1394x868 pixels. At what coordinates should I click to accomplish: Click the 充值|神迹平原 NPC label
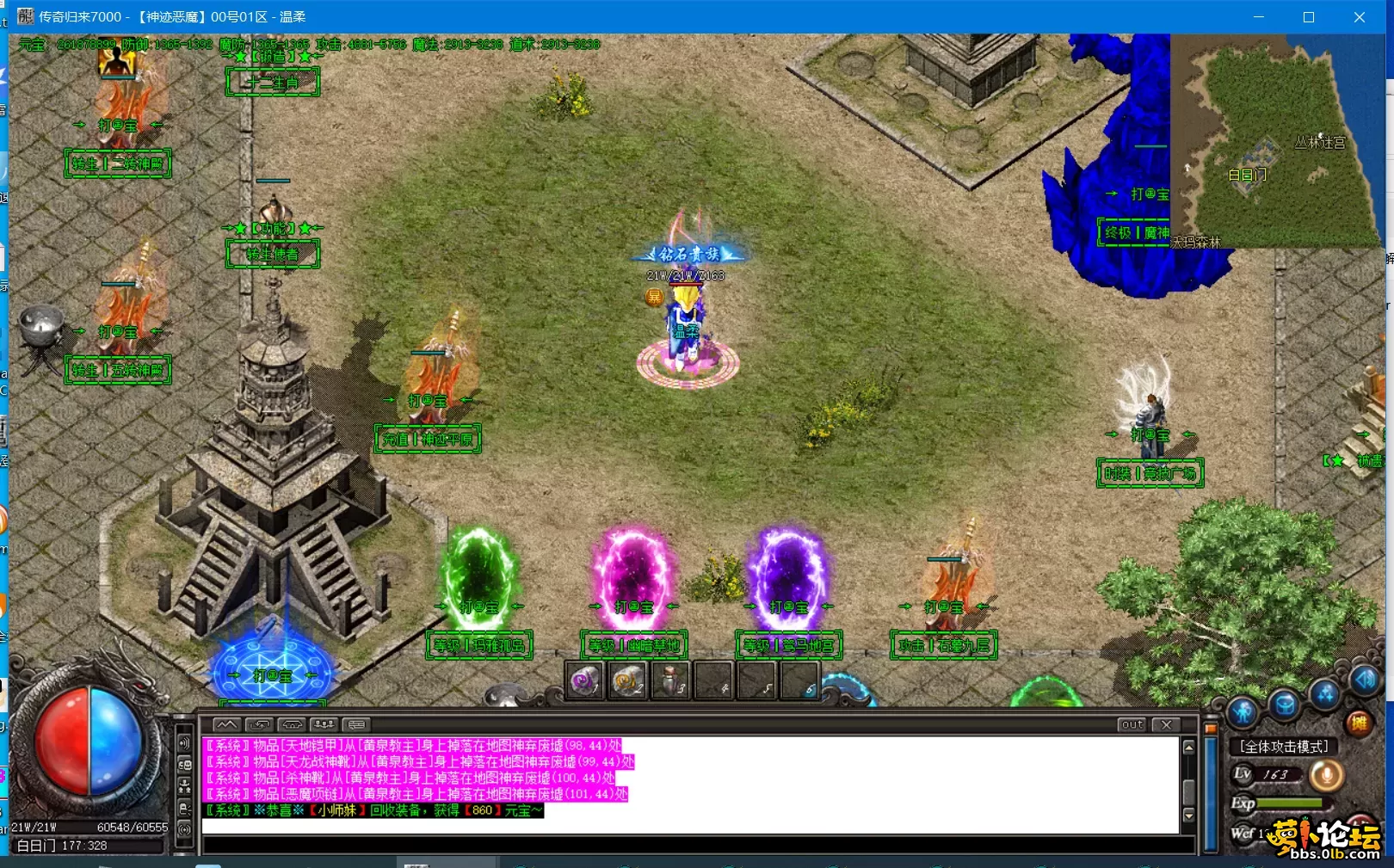click(428, 438)
